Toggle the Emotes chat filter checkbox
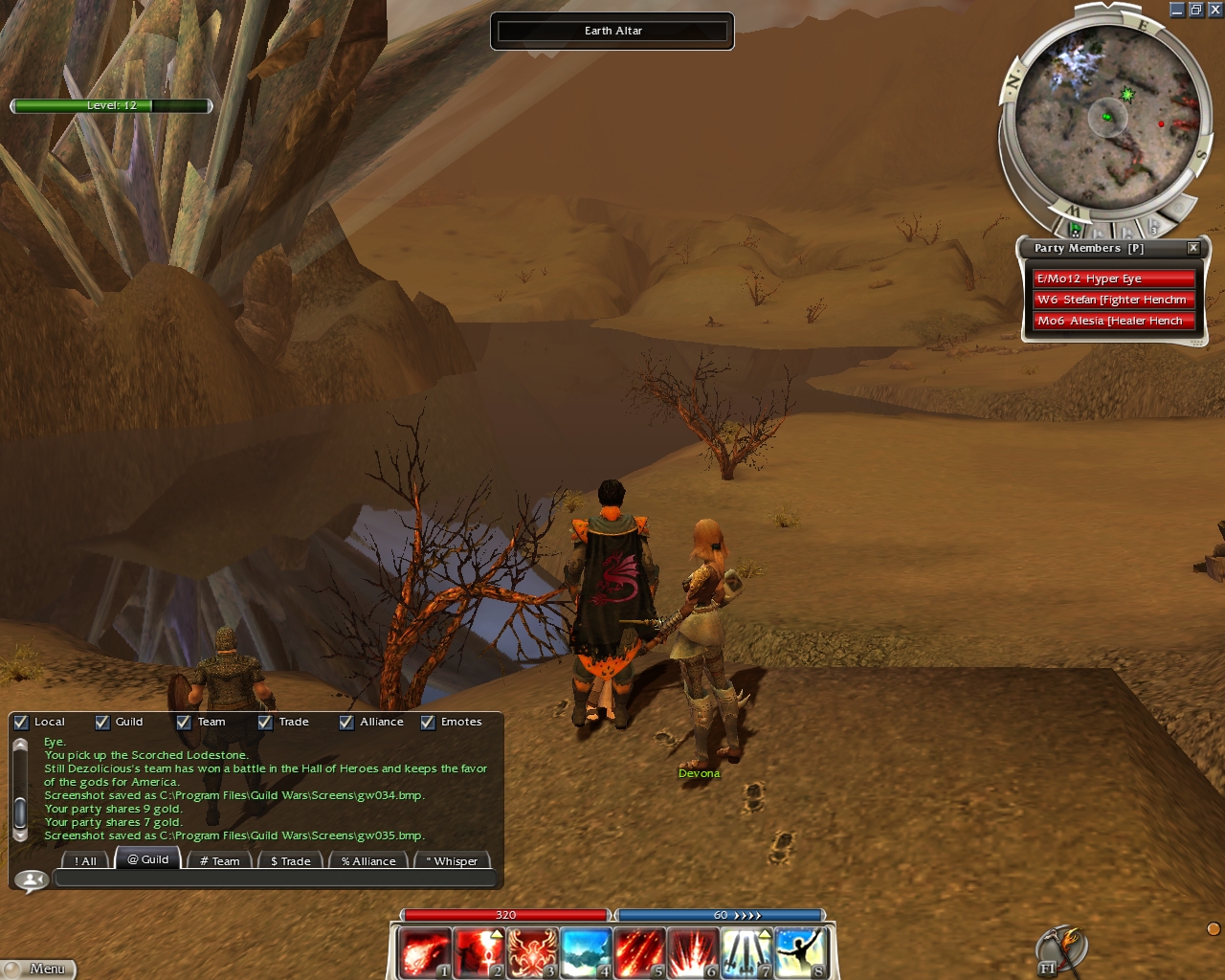1225x980 pixels. [428, 723]
